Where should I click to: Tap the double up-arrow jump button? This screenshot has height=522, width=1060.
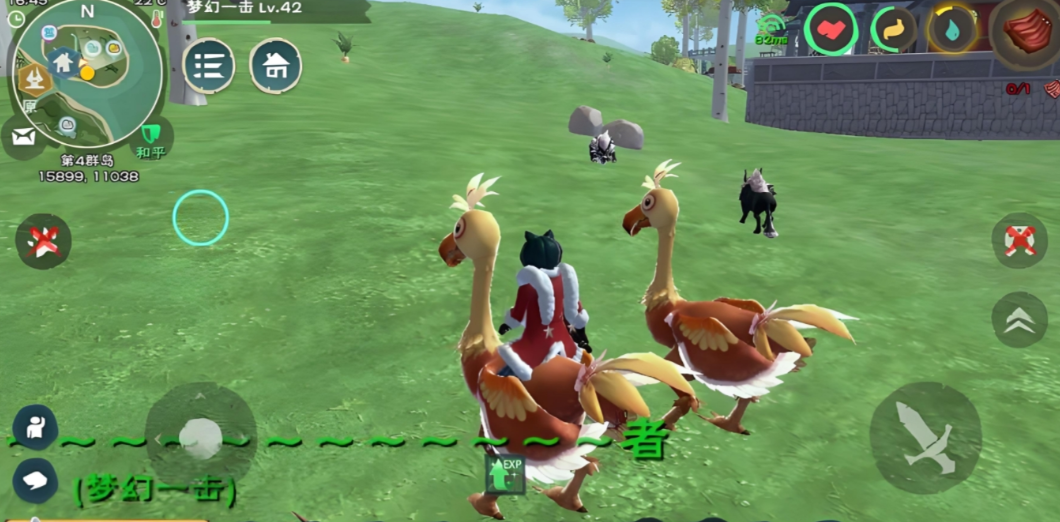(x=1019, y=319)
